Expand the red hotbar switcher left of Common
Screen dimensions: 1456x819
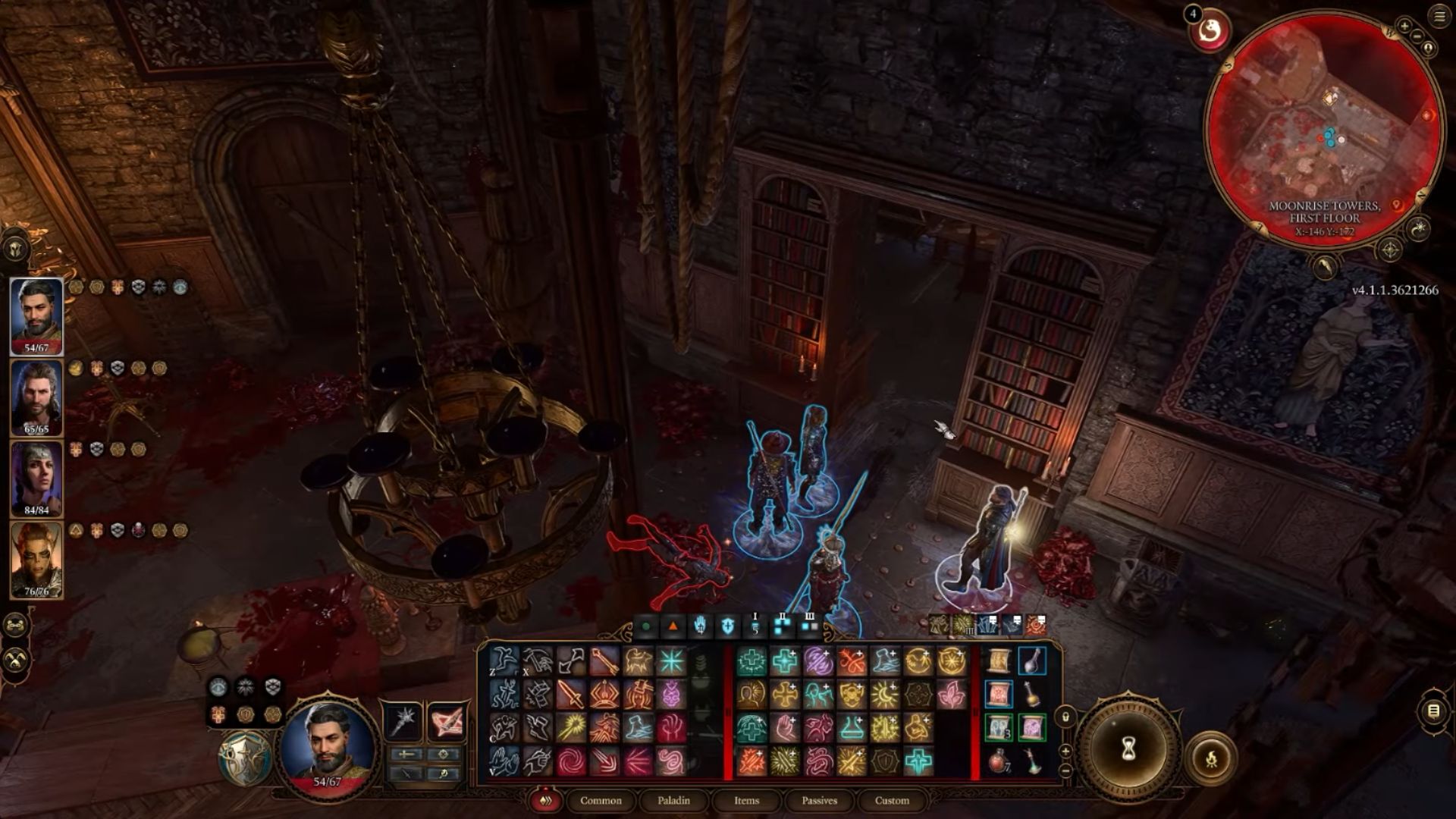(x=544, y=801)
